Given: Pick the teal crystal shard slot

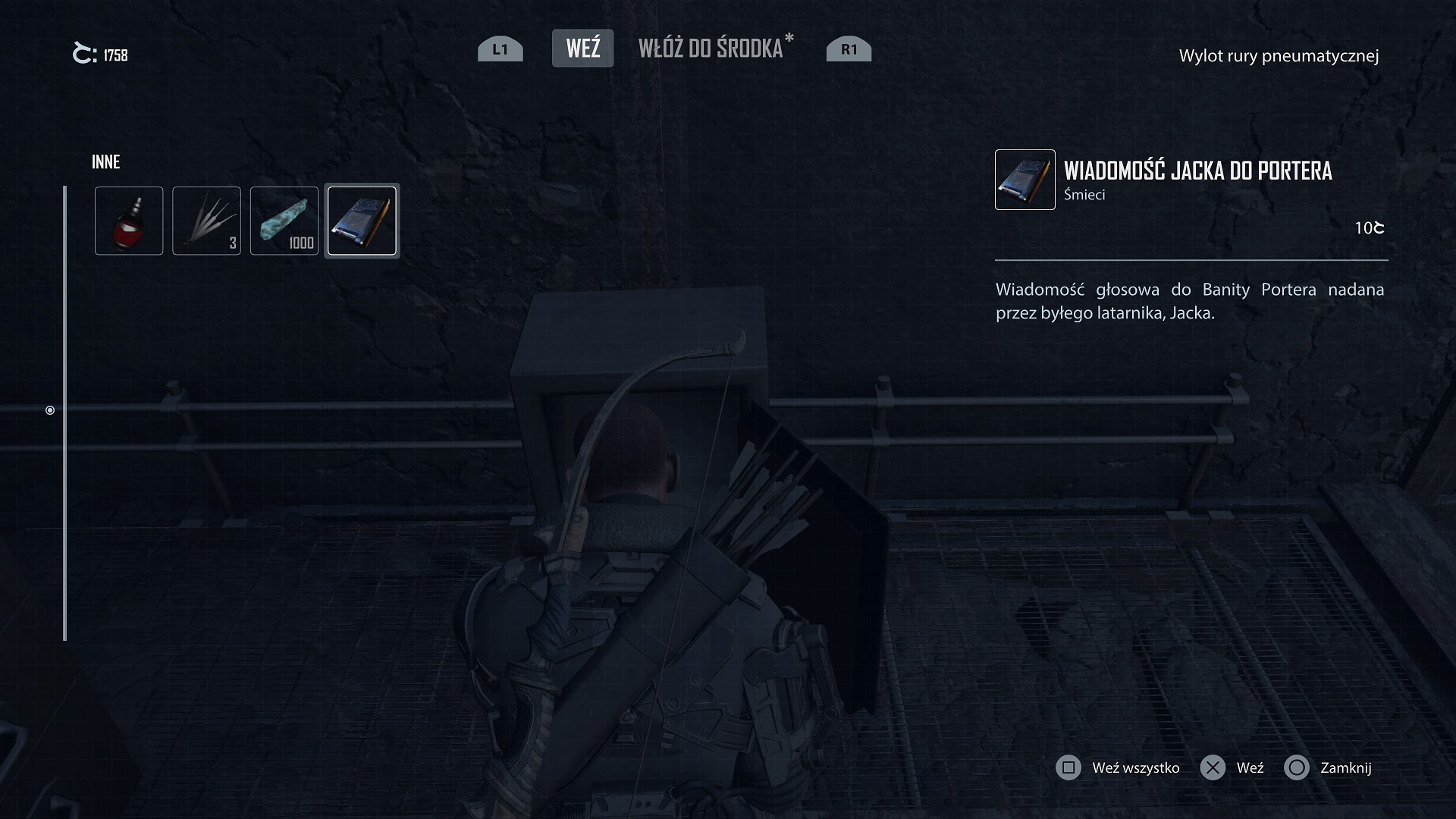Looking at the screenshot, I should (x=284, y=221).
